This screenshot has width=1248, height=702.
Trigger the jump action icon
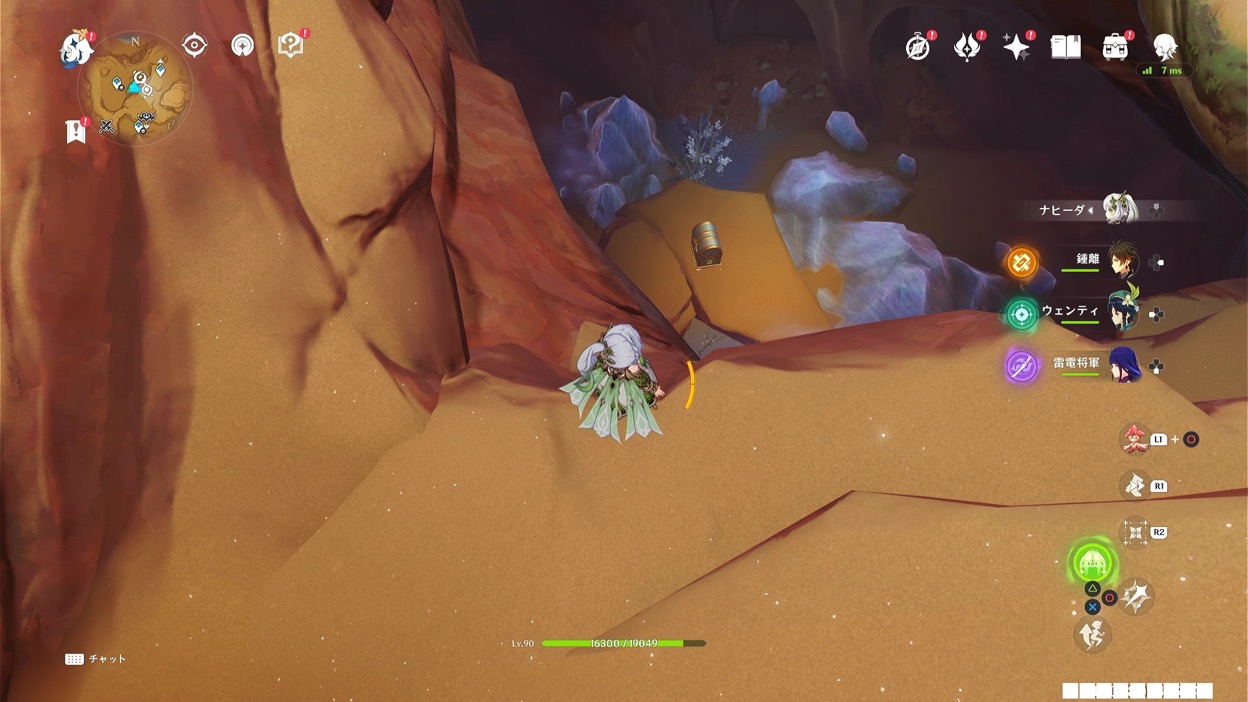point(1092,634)
